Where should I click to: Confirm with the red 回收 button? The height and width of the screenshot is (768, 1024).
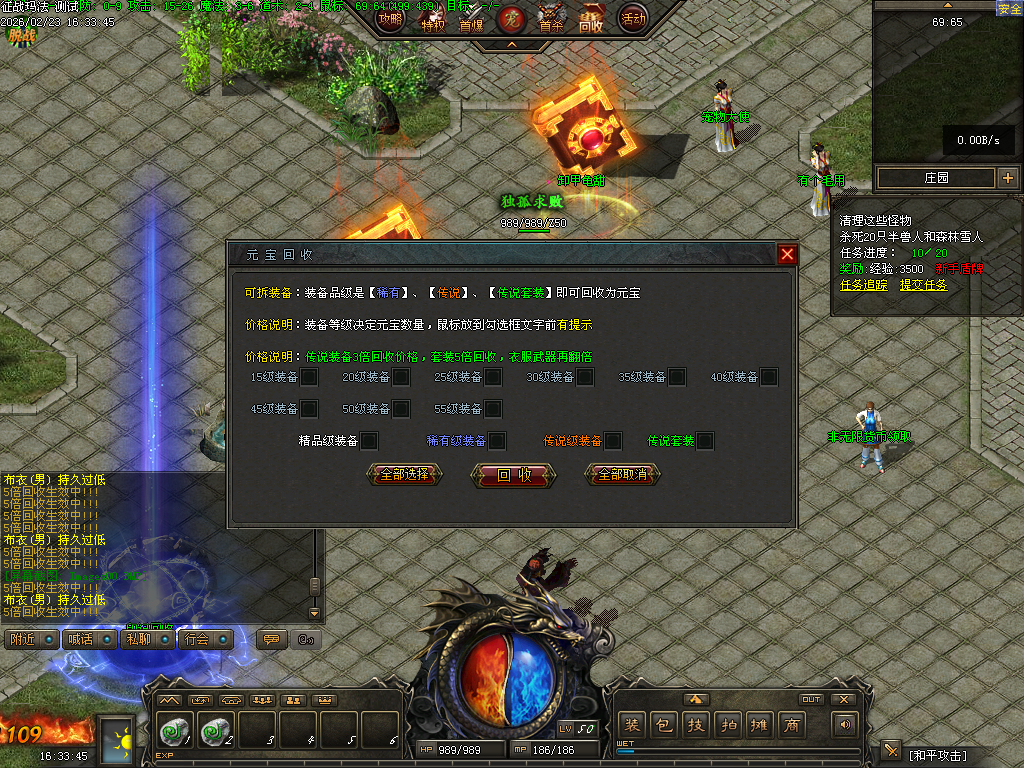[x=514, y=476]
